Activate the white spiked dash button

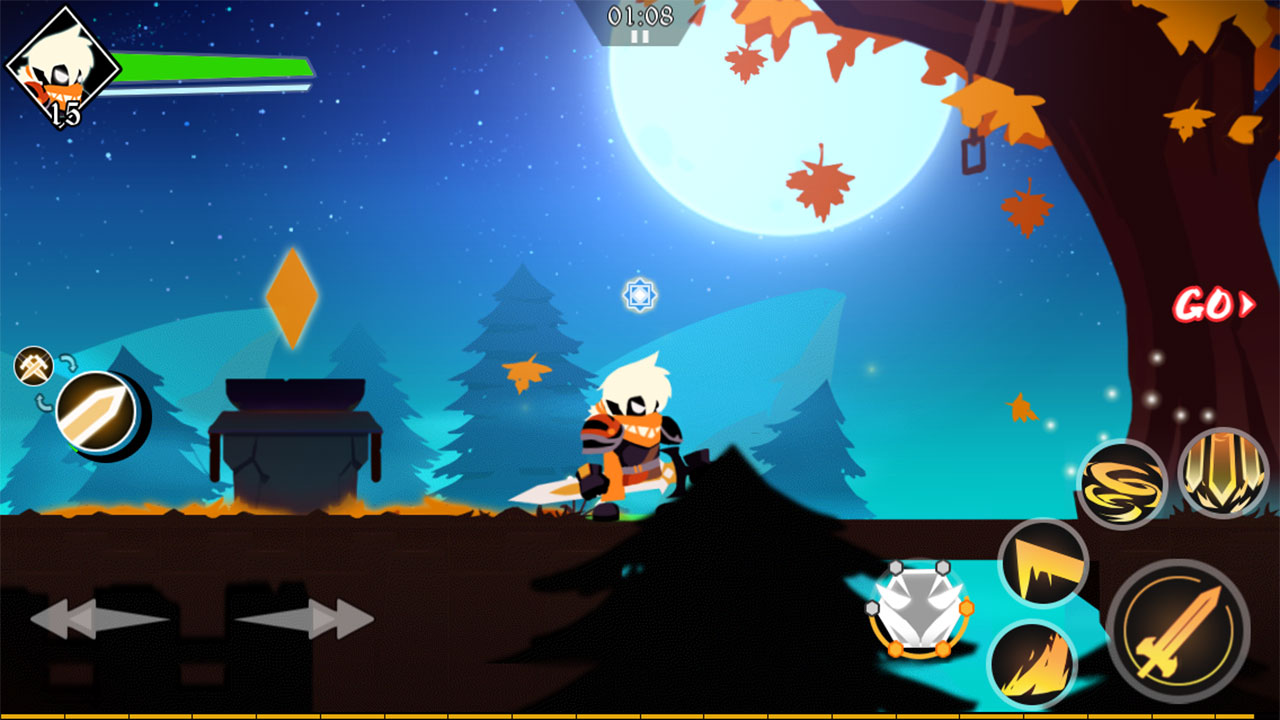(x=919, y=609)
